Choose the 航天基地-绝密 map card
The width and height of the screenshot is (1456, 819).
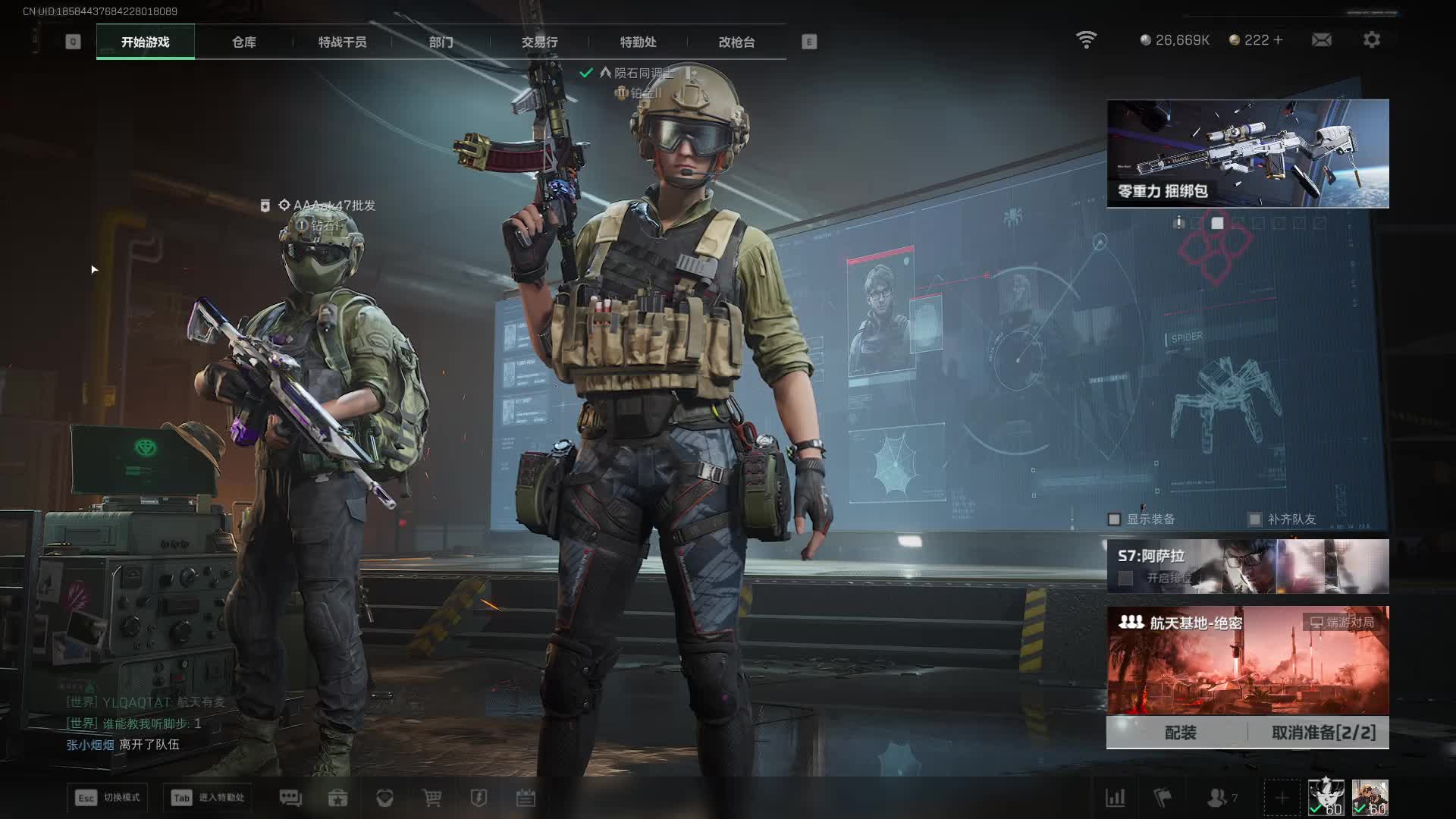[x=1247, y=660]
